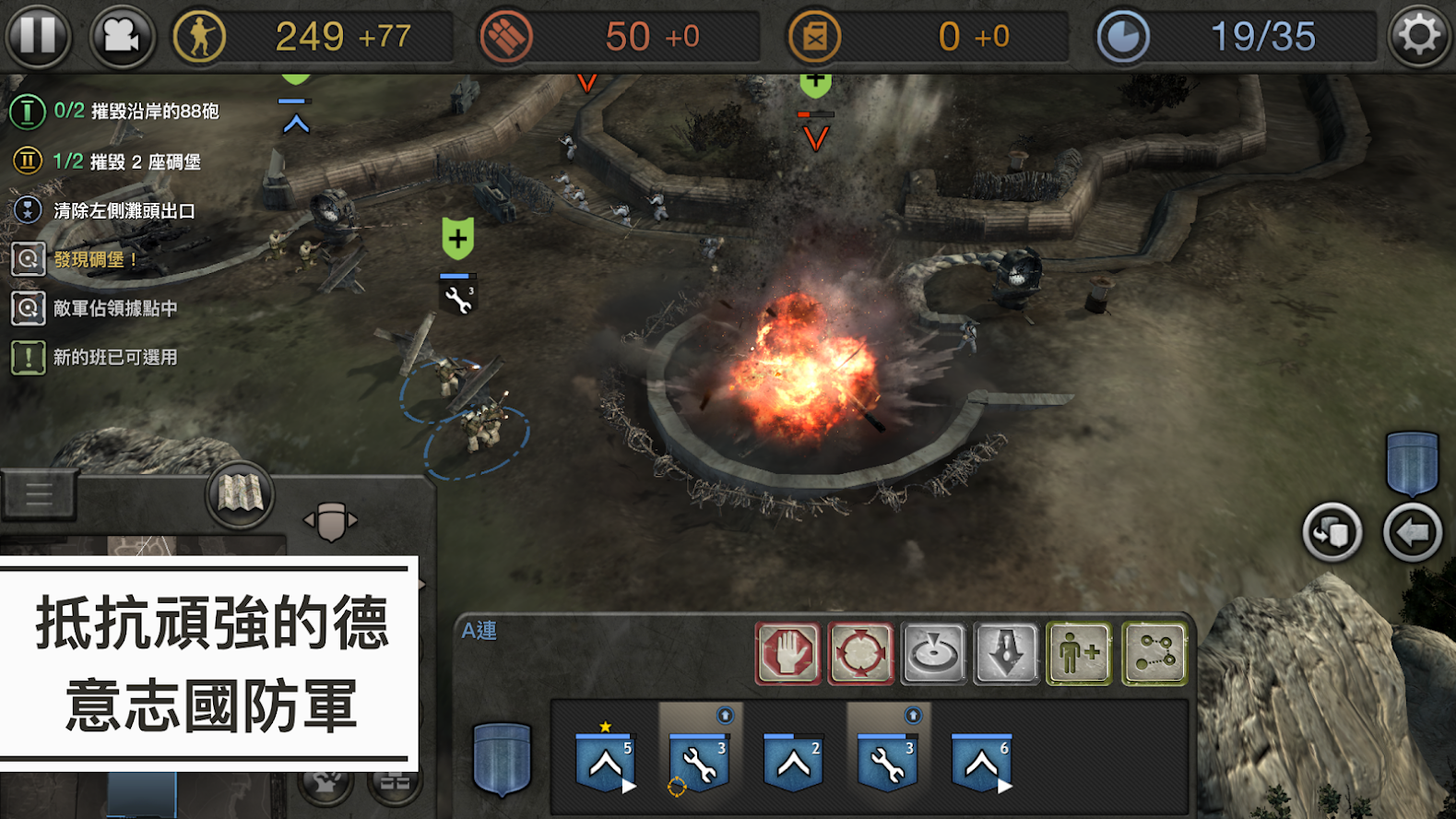Select the engineer wrench unit marker
This screenshot has width=1456, height=819.
tap(458, 297)
